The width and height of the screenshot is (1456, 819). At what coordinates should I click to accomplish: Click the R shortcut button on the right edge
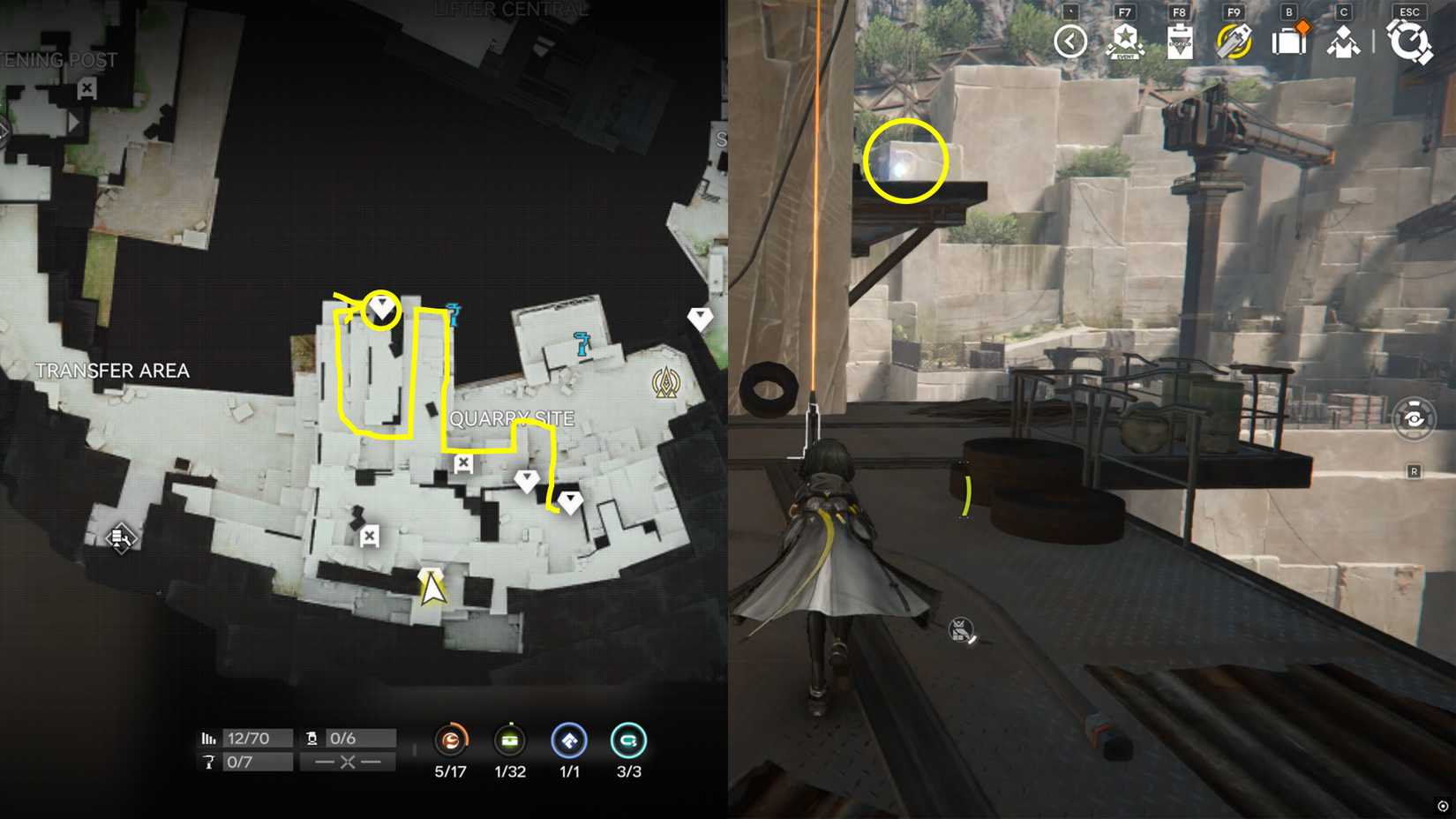pos(1412,472)
